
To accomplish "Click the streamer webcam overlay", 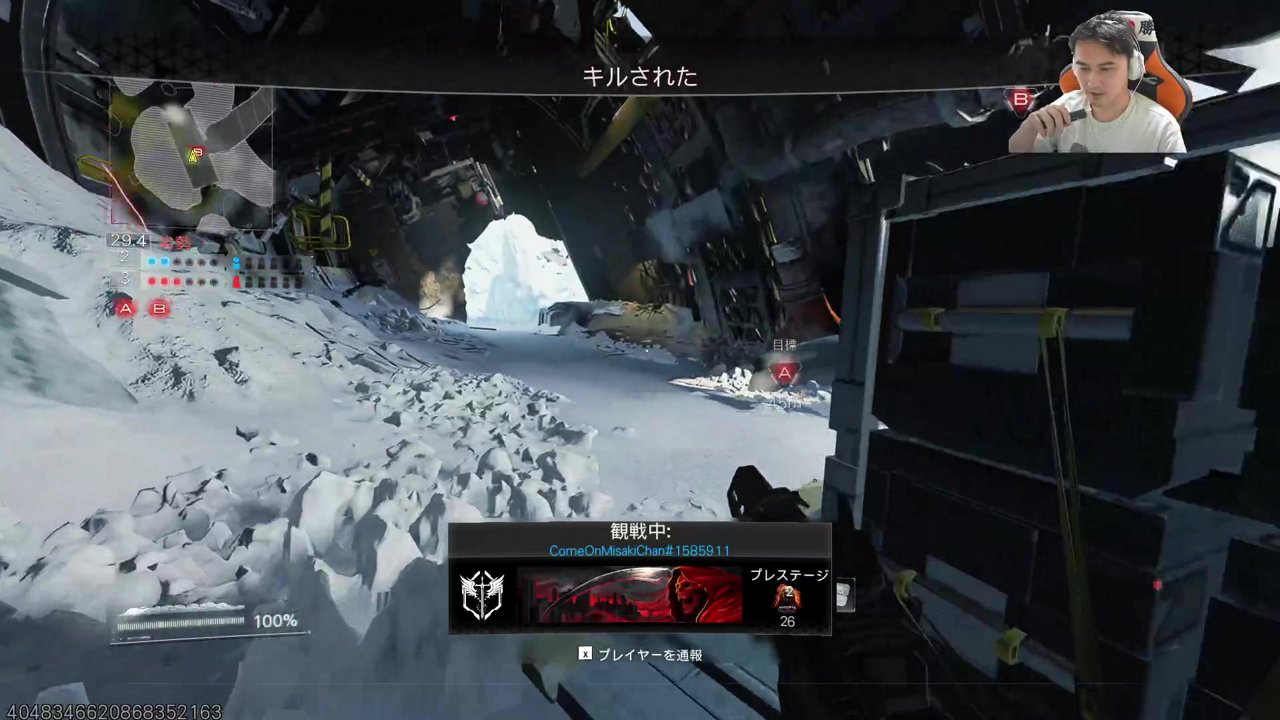I will pos(1098,82).
